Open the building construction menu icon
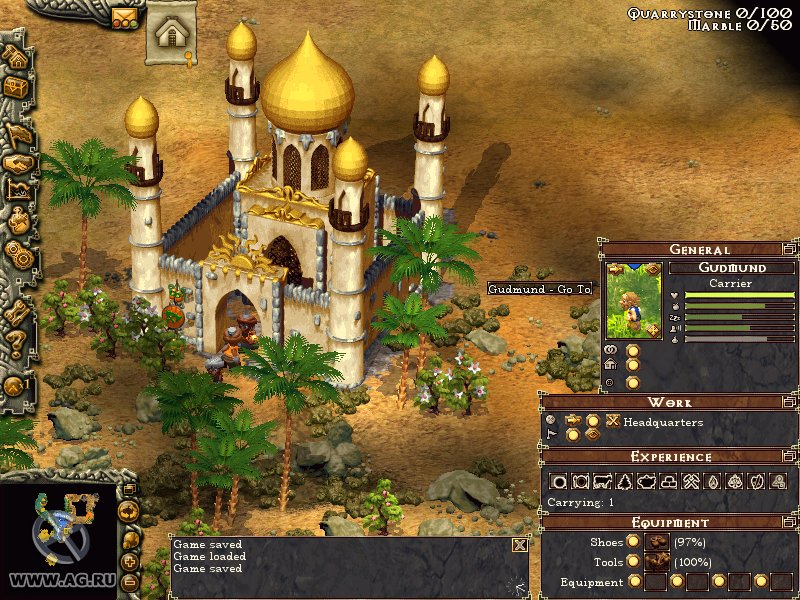This screenshot has width=800, height=600. (15, 57)
